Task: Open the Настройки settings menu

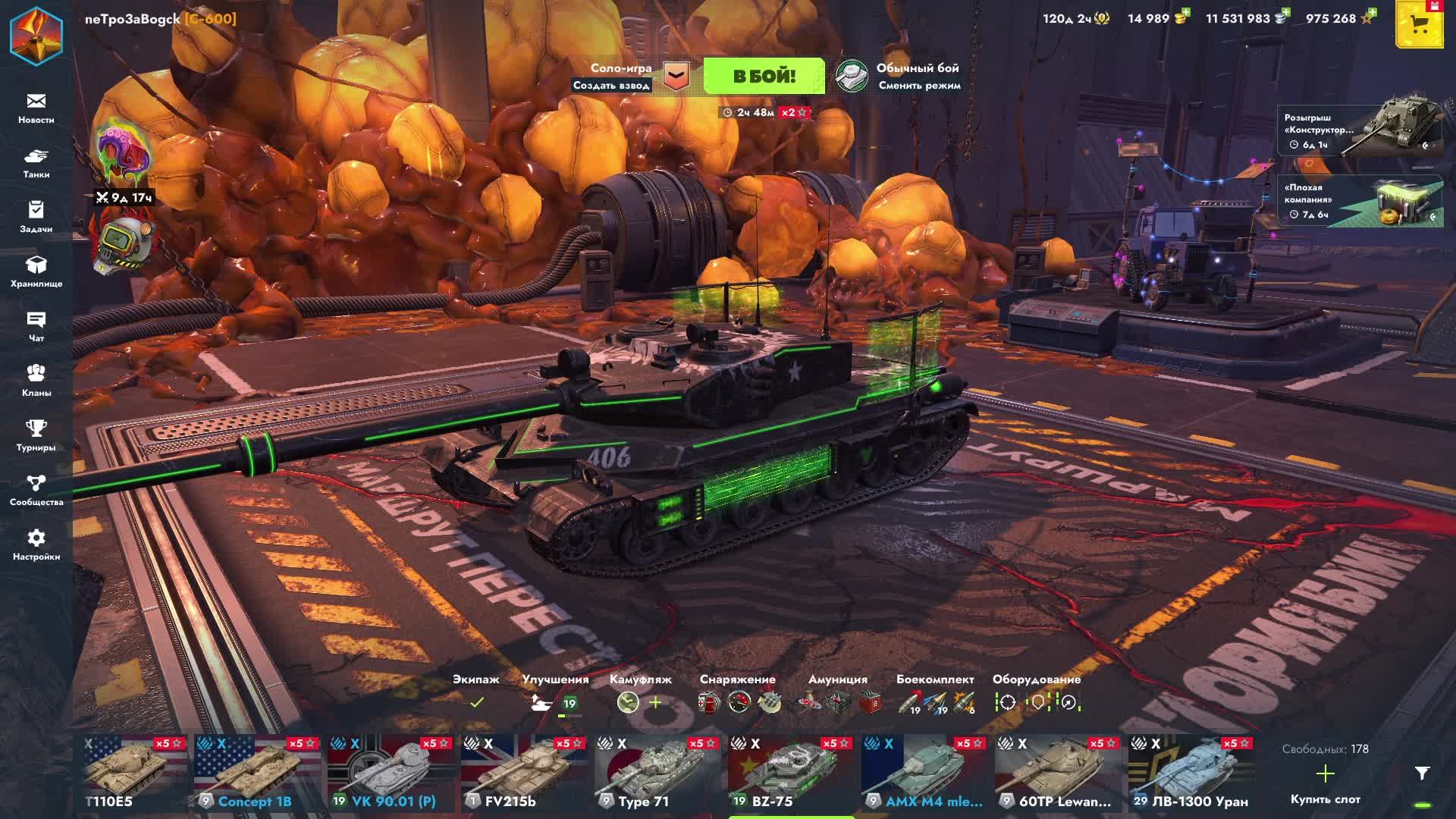Action: pos(36,545)
